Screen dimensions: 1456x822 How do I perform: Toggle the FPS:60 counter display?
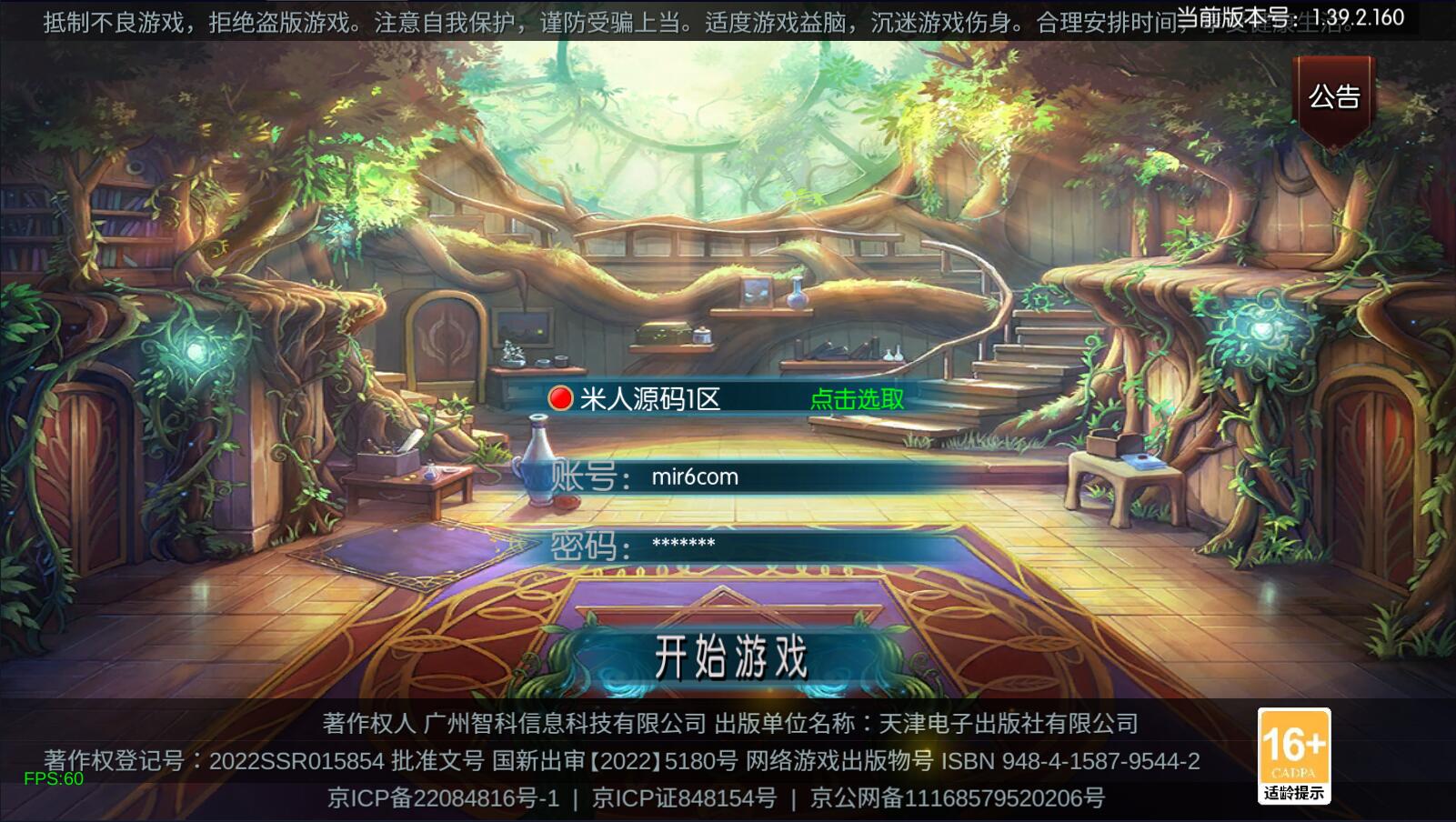click(x=53, y=777)
